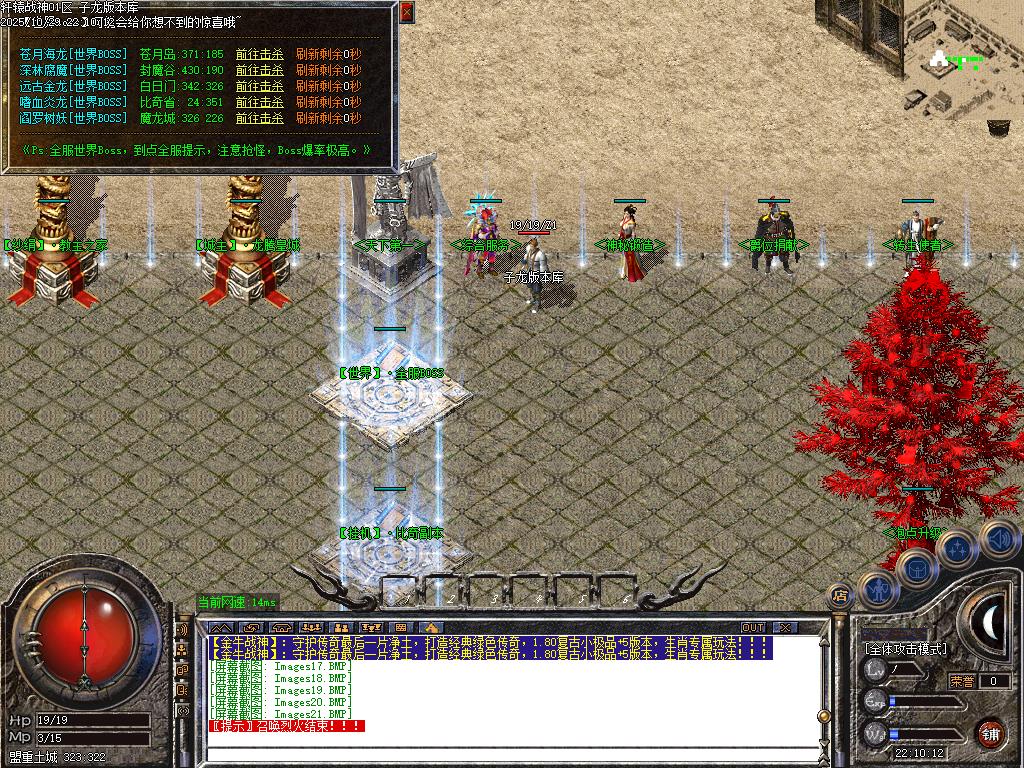The height and width of the screenshot is (768, 1024).
Task: Toggle sound with the speaker button
Action: [x=997, y=537]
